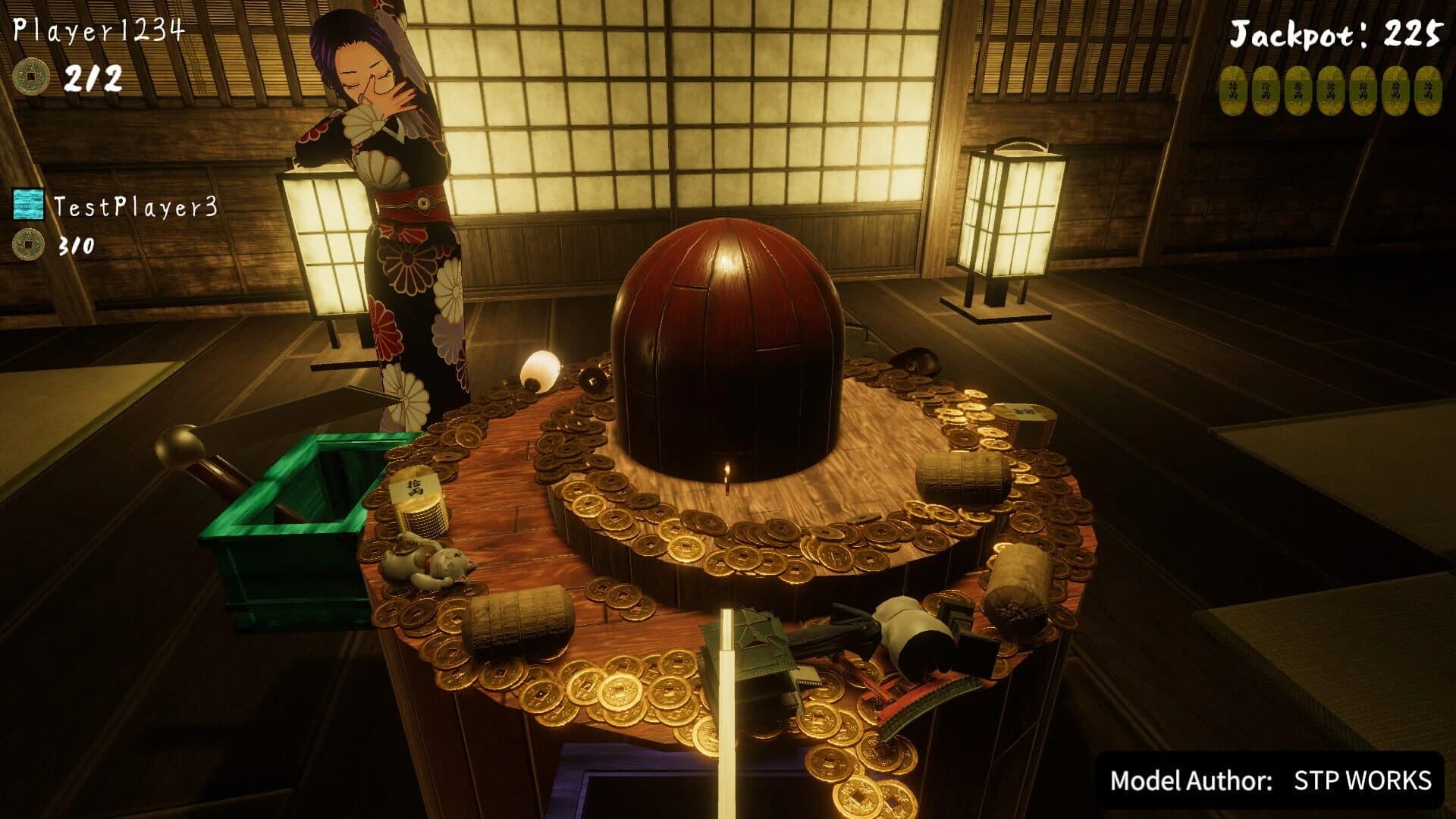This screenshot has width=1456, height=819.
Task: Click the 2/2 score beside Player1234
Action: pos(94,76)
